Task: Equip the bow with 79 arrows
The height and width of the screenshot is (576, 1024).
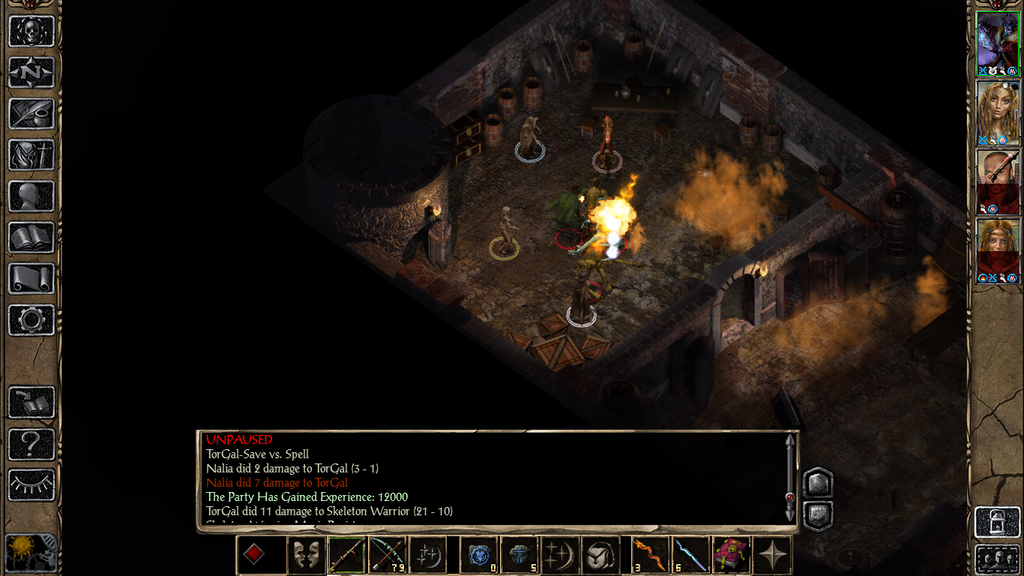Action: [x=387, y=555]
